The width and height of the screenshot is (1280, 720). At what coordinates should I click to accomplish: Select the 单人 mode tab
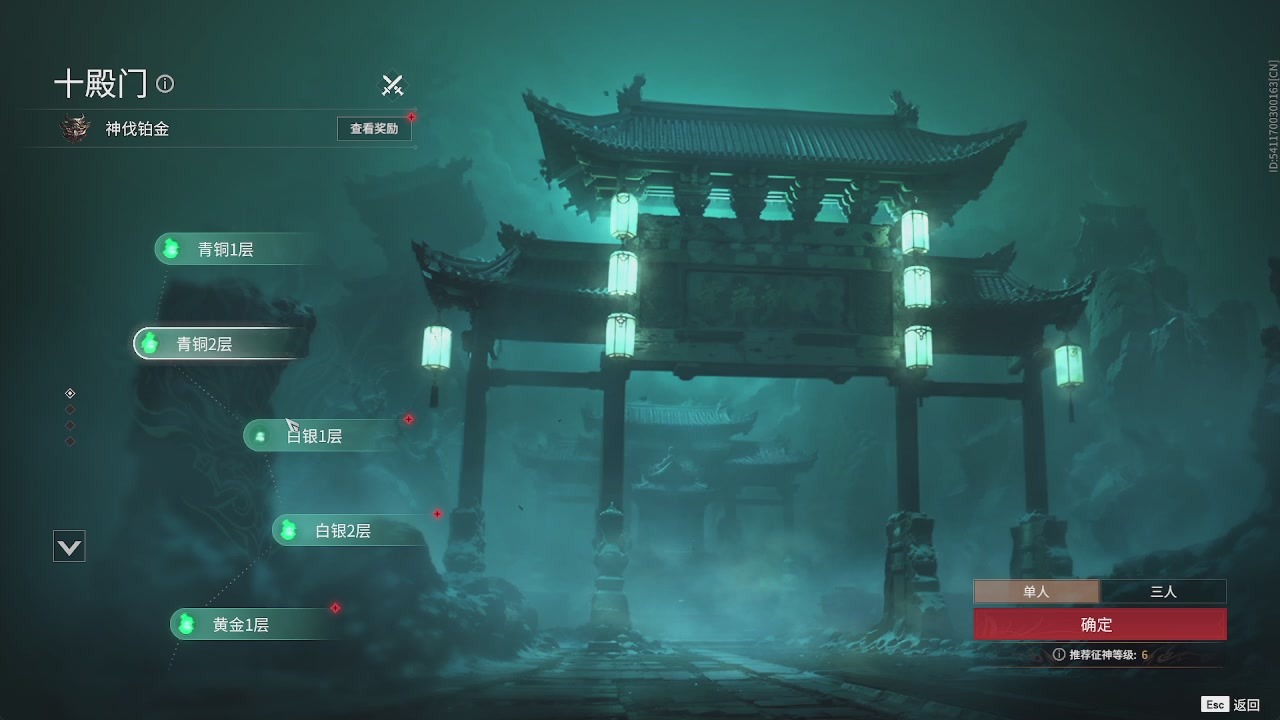pyautogui.click(x=1036, y=591)
